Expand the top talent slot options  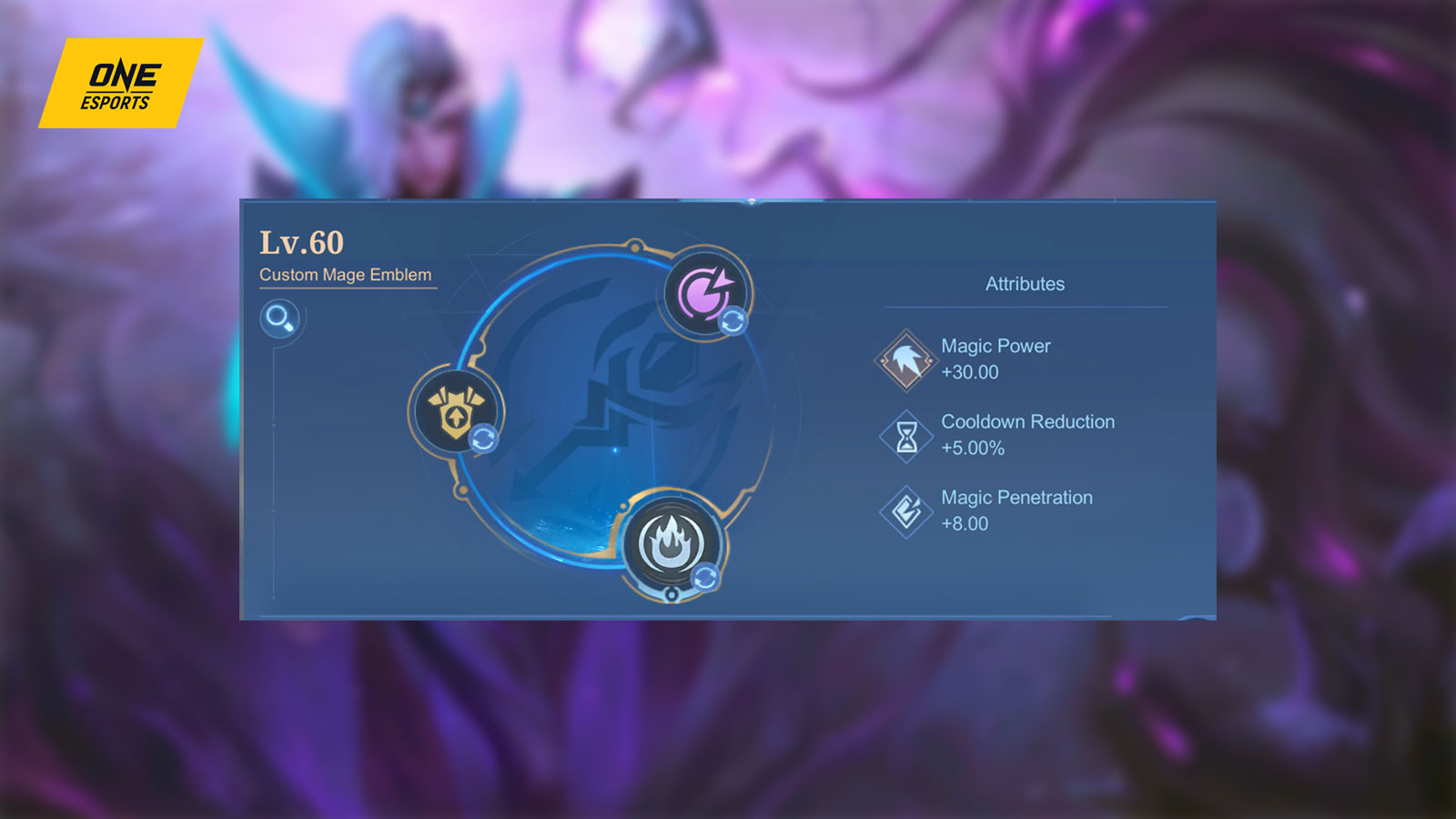(x=733, y=319)
